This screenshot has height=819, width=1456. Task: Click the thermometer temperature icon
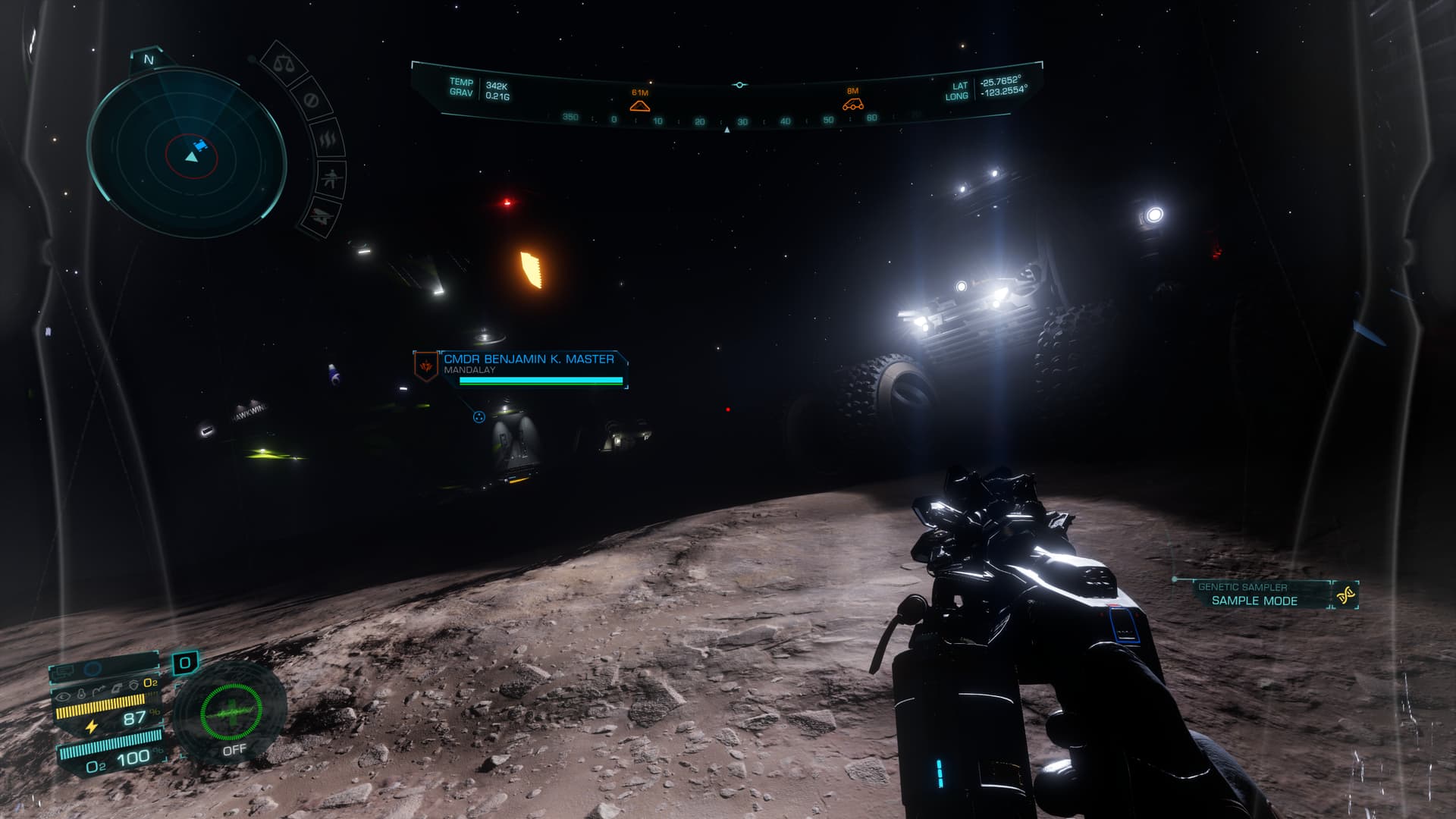click(x=81, y=693)
